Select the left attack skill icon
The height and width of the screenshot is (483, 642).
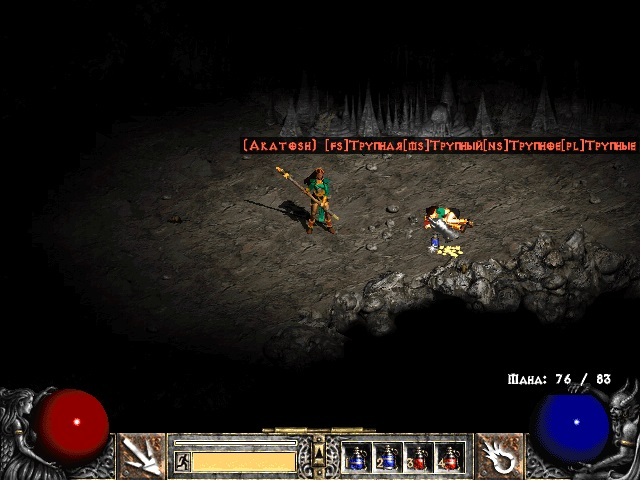click(142, 456)
